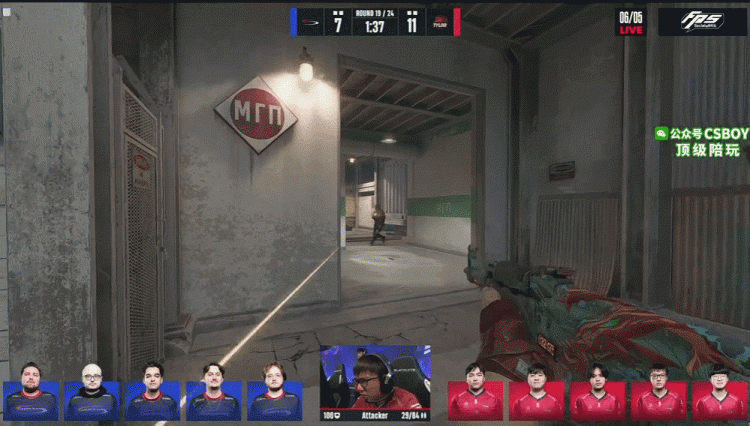Image resolution: width=750 pixels, height=426 pixels.
Task: Open the green CSBOY WeChat promo overlay
Action: (x=698, y=142)
